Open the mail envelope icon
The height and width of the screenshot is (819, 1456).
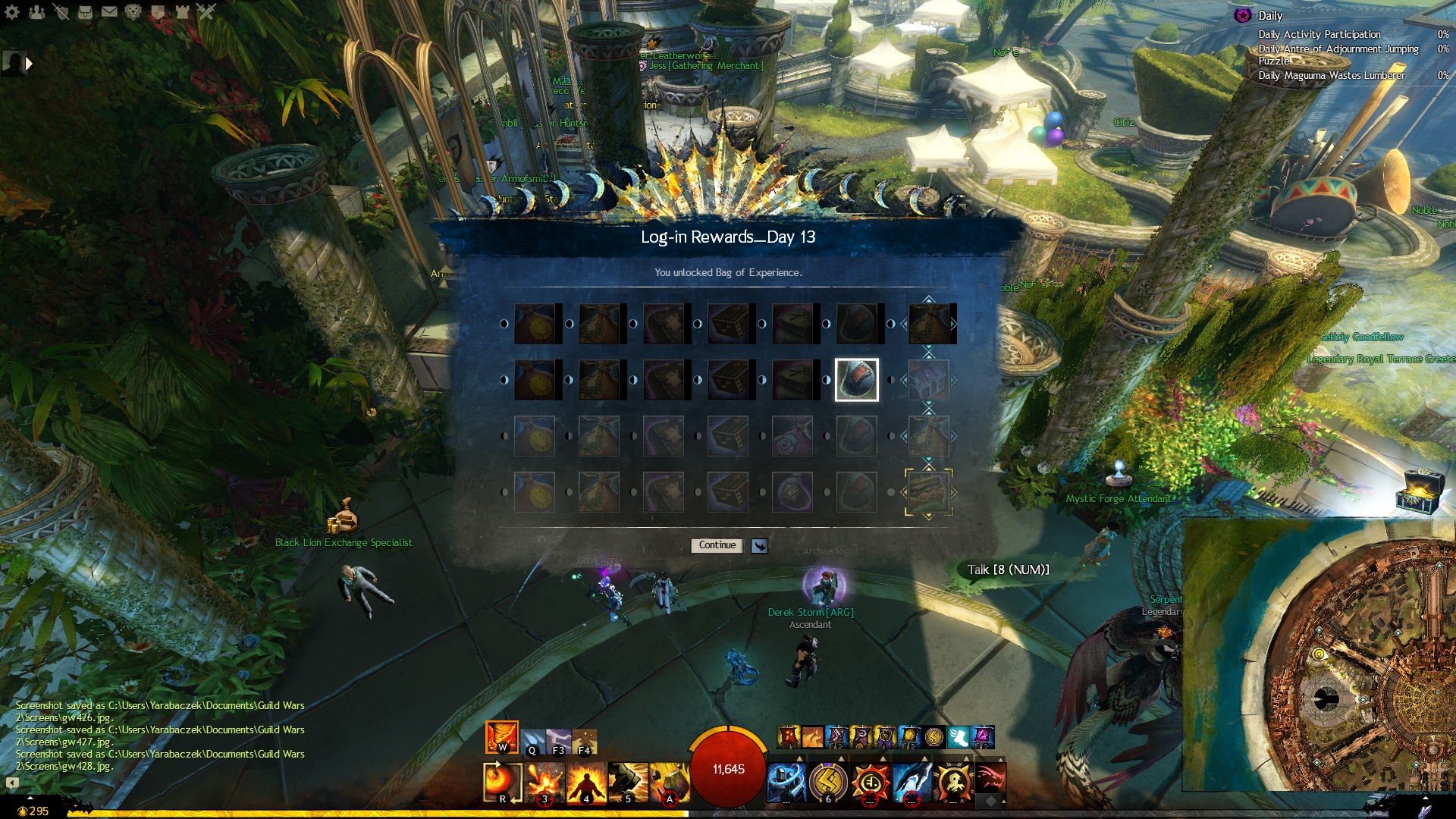(x=109, y=11)
